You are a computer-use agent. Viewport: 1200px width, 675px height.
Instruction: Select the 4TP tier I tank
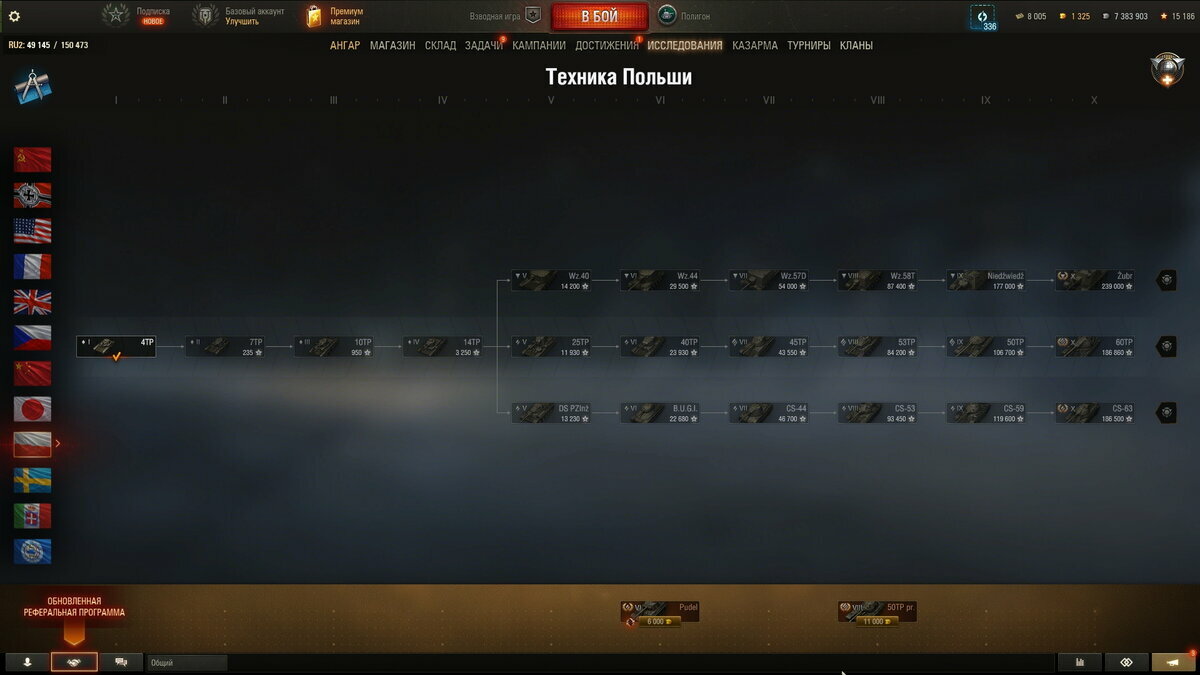[x=116, y=346]
